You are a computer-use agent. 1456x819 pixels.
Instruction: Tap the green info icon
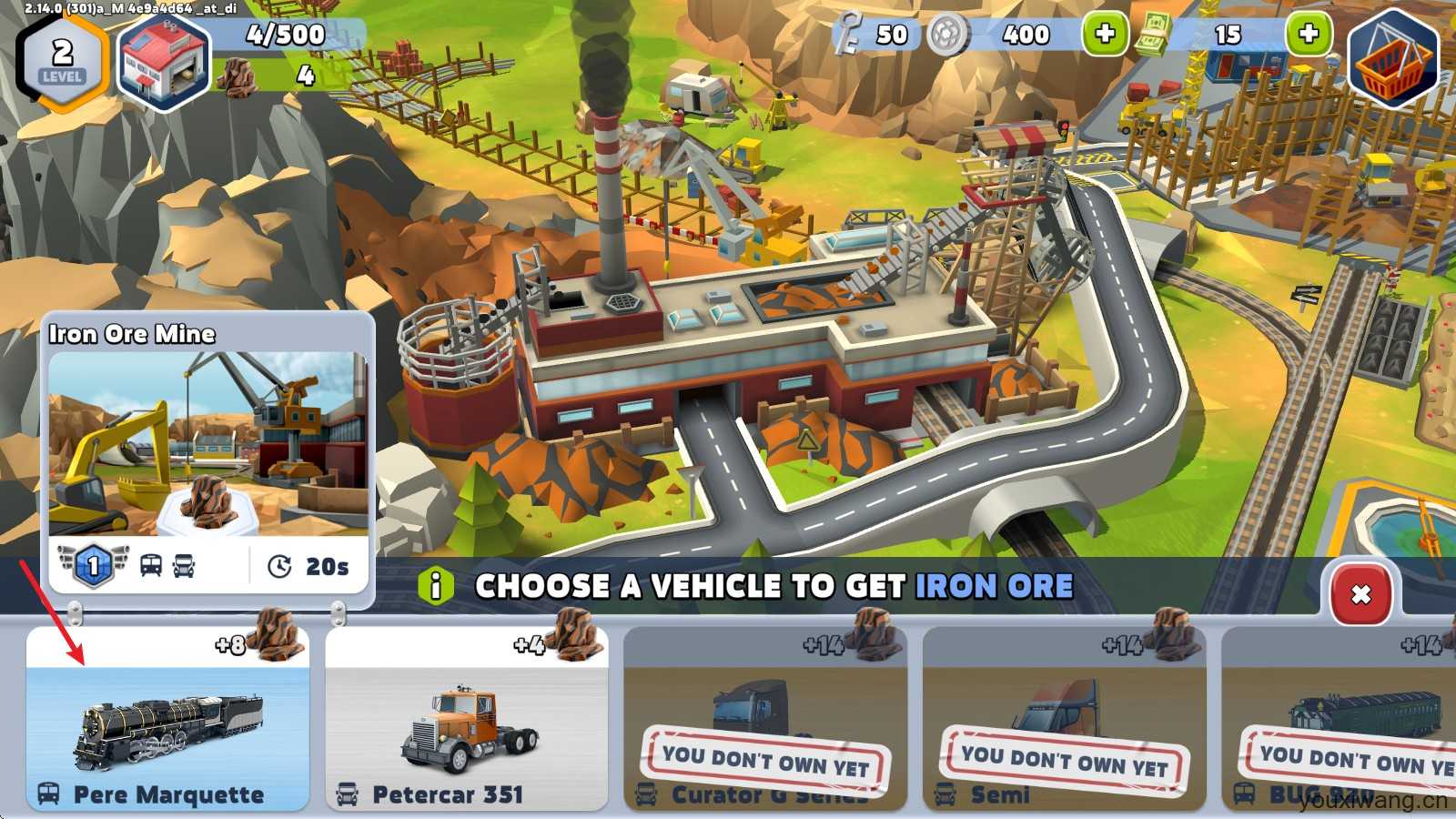pyautogui.click(x=436, y=586)
